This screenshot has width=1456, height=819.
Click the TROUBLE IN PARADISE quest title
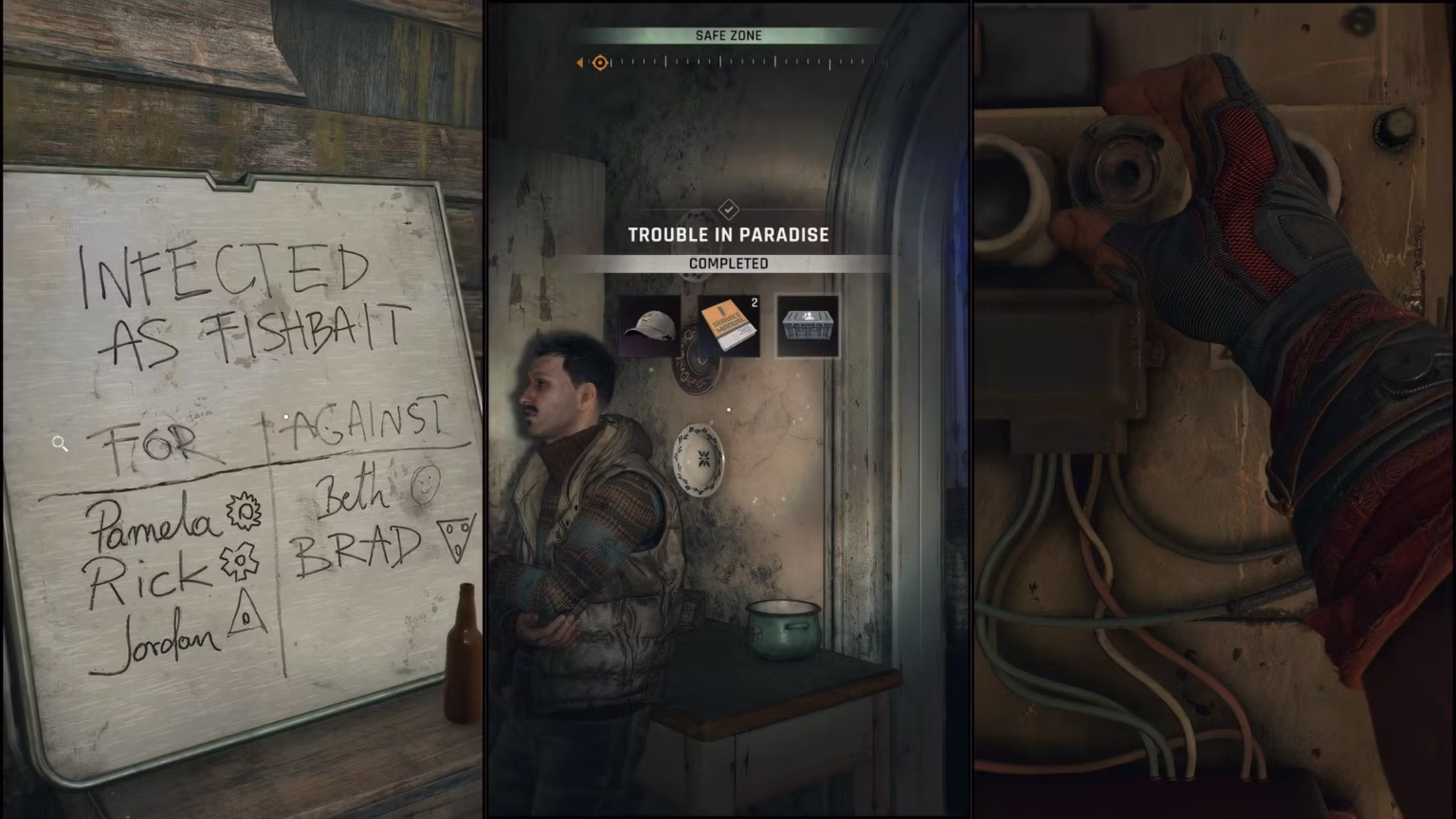tap(728, 235)
